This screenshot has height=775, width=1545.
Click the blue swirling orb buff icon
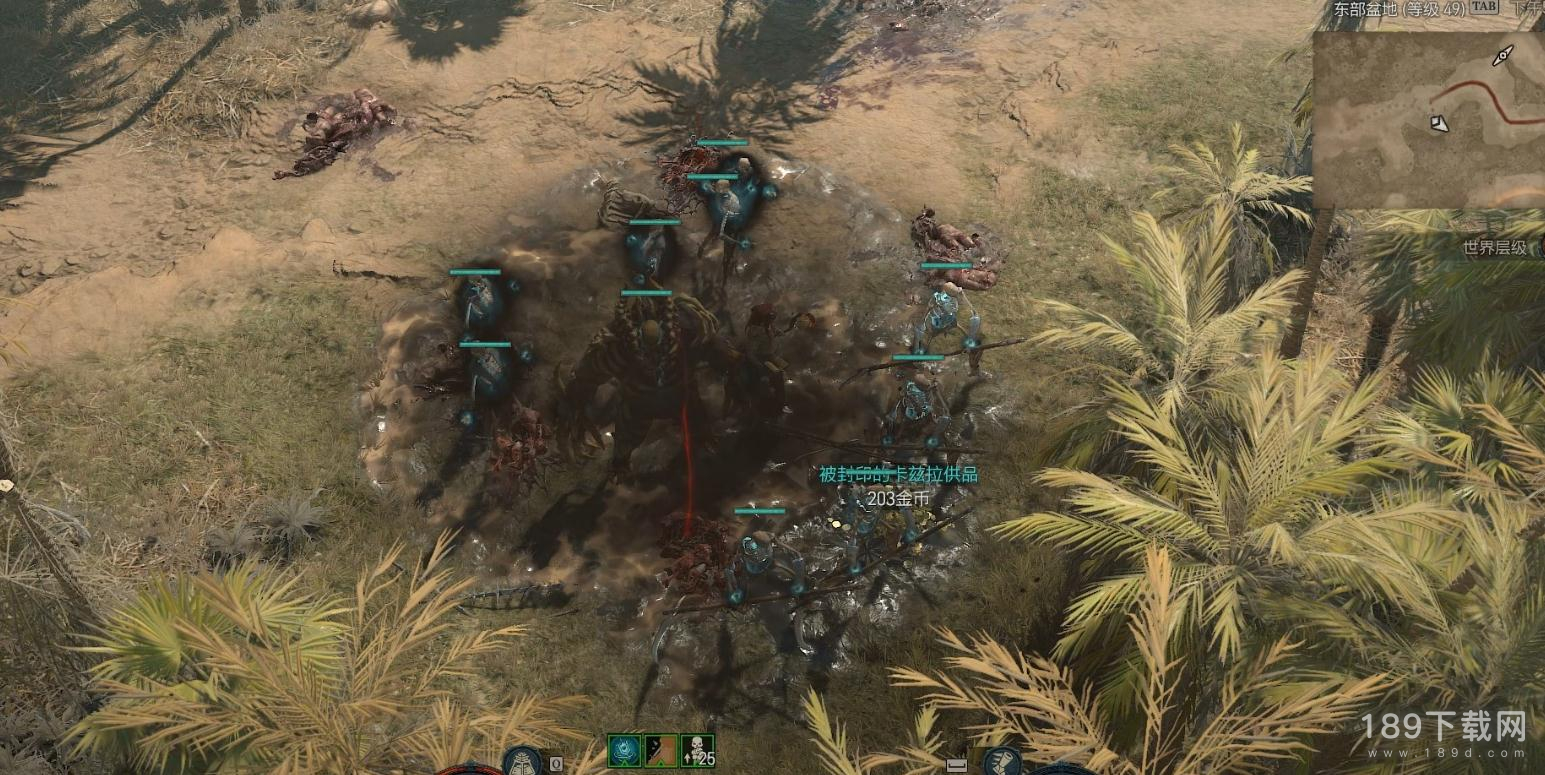point(624,750)
